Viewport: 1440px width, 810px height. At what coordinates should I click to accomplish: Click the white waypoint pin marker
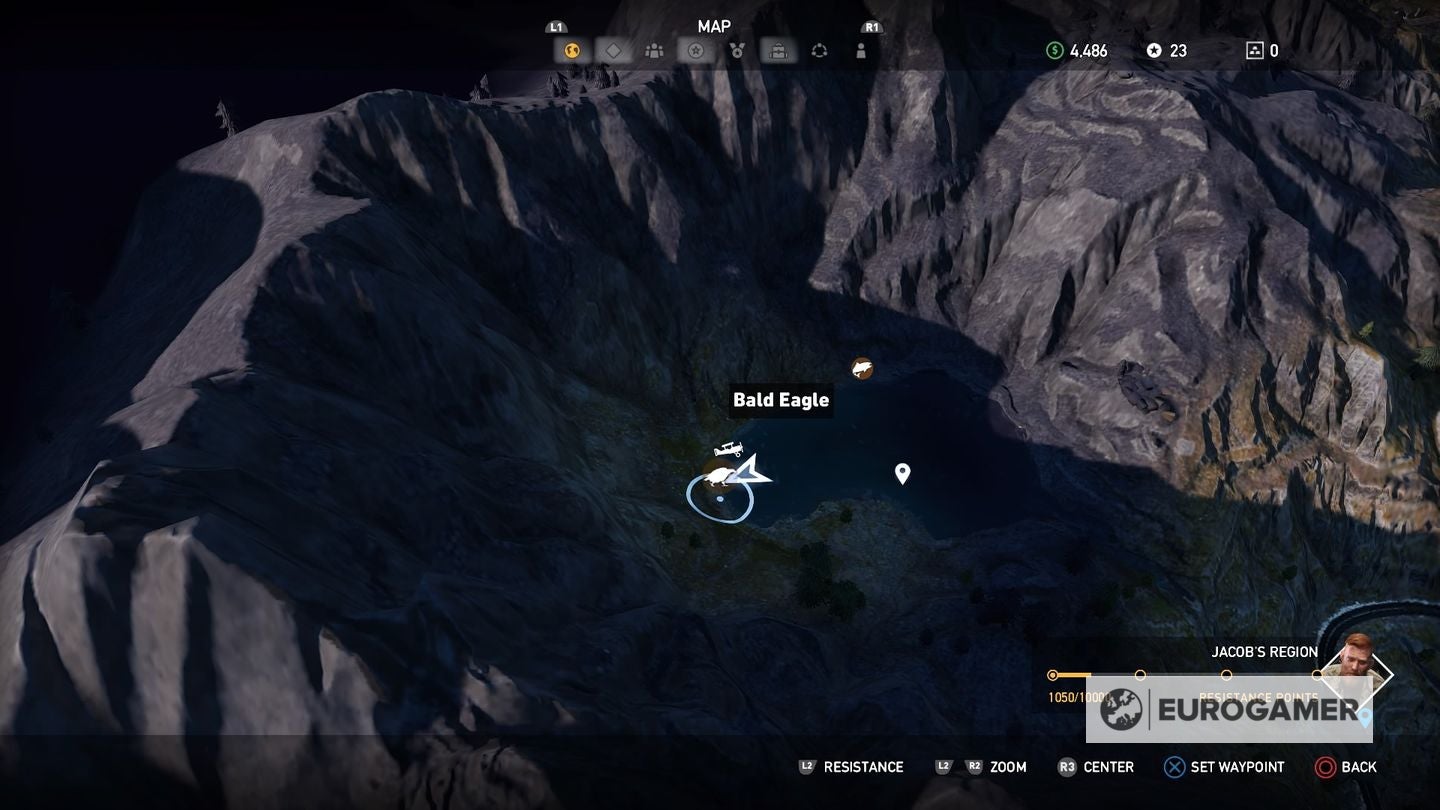coord(901,472)
